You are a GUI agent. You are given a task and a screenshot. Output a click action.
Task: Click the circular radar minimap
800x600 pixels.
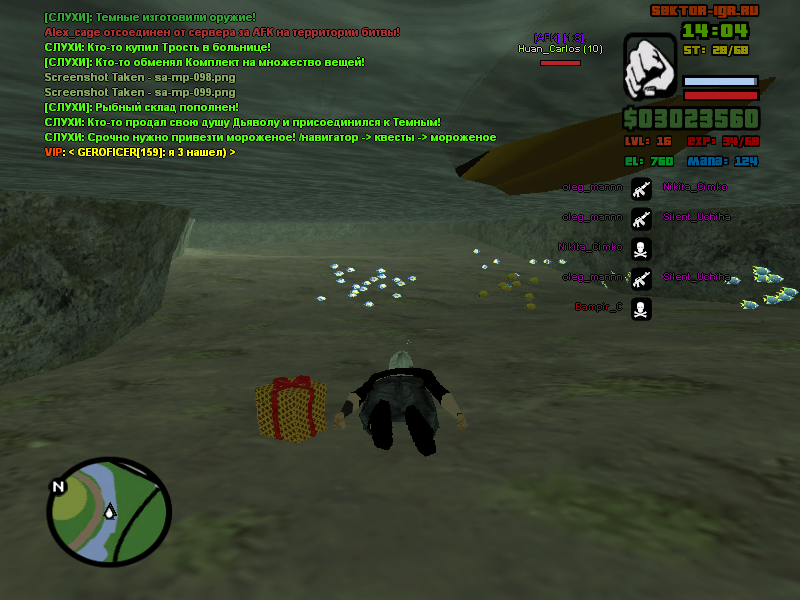[x=110, y=512]
